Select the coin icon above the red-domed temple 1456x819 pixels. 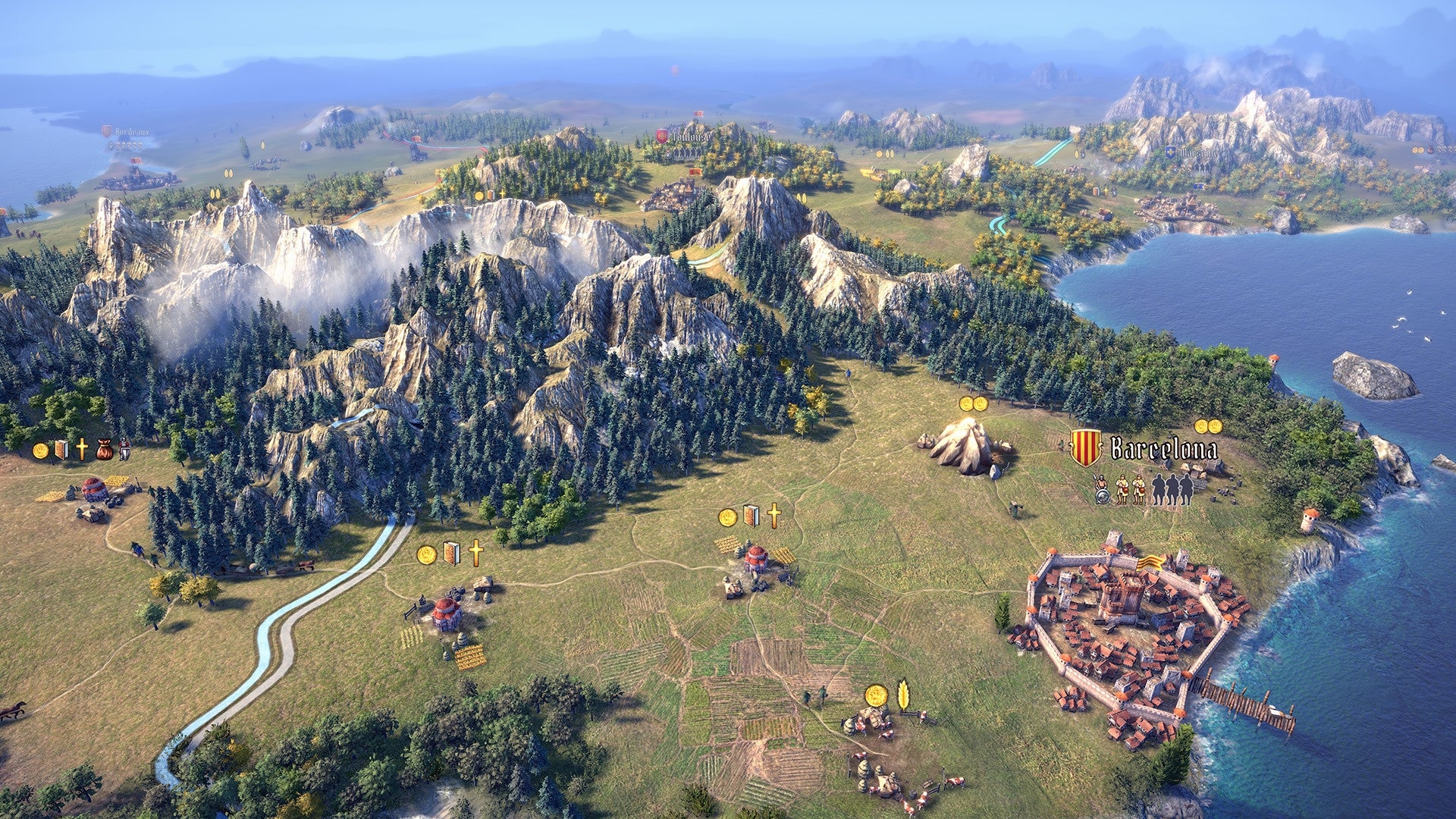(x=727, y=516)
